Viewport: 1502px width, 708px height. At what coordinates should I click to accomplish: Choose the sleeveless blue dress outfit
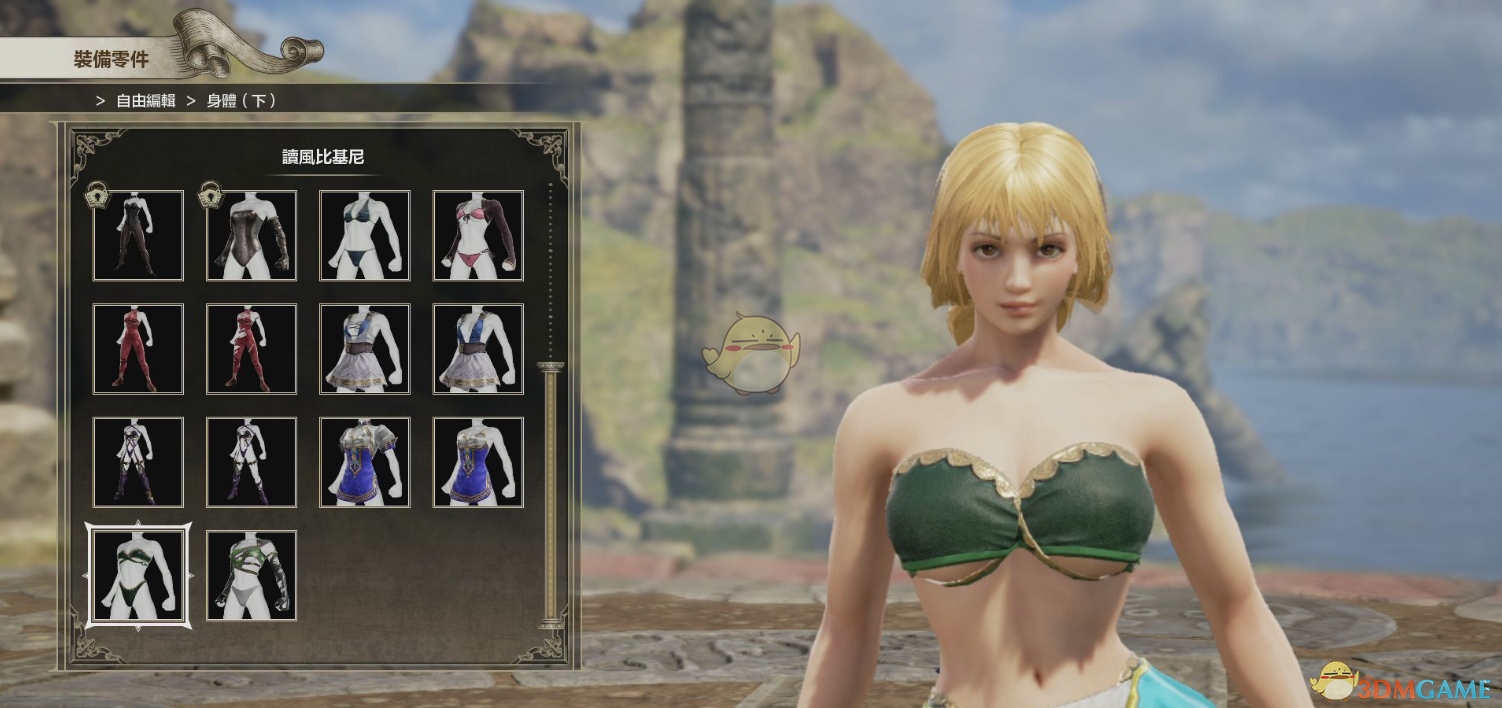tap(478, 462)
